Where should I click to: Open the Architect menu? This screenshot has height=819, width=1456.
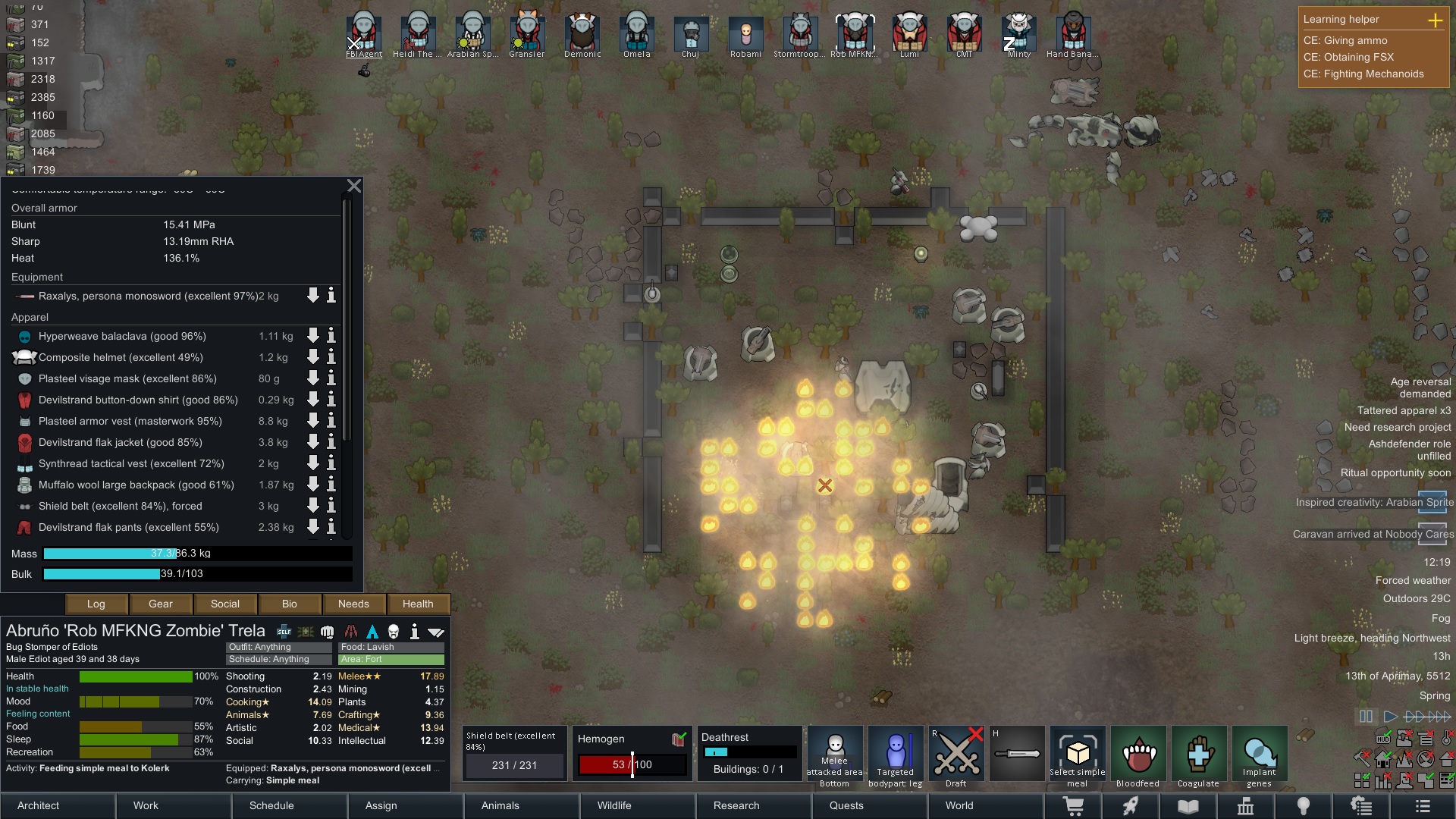pos(38,805)
